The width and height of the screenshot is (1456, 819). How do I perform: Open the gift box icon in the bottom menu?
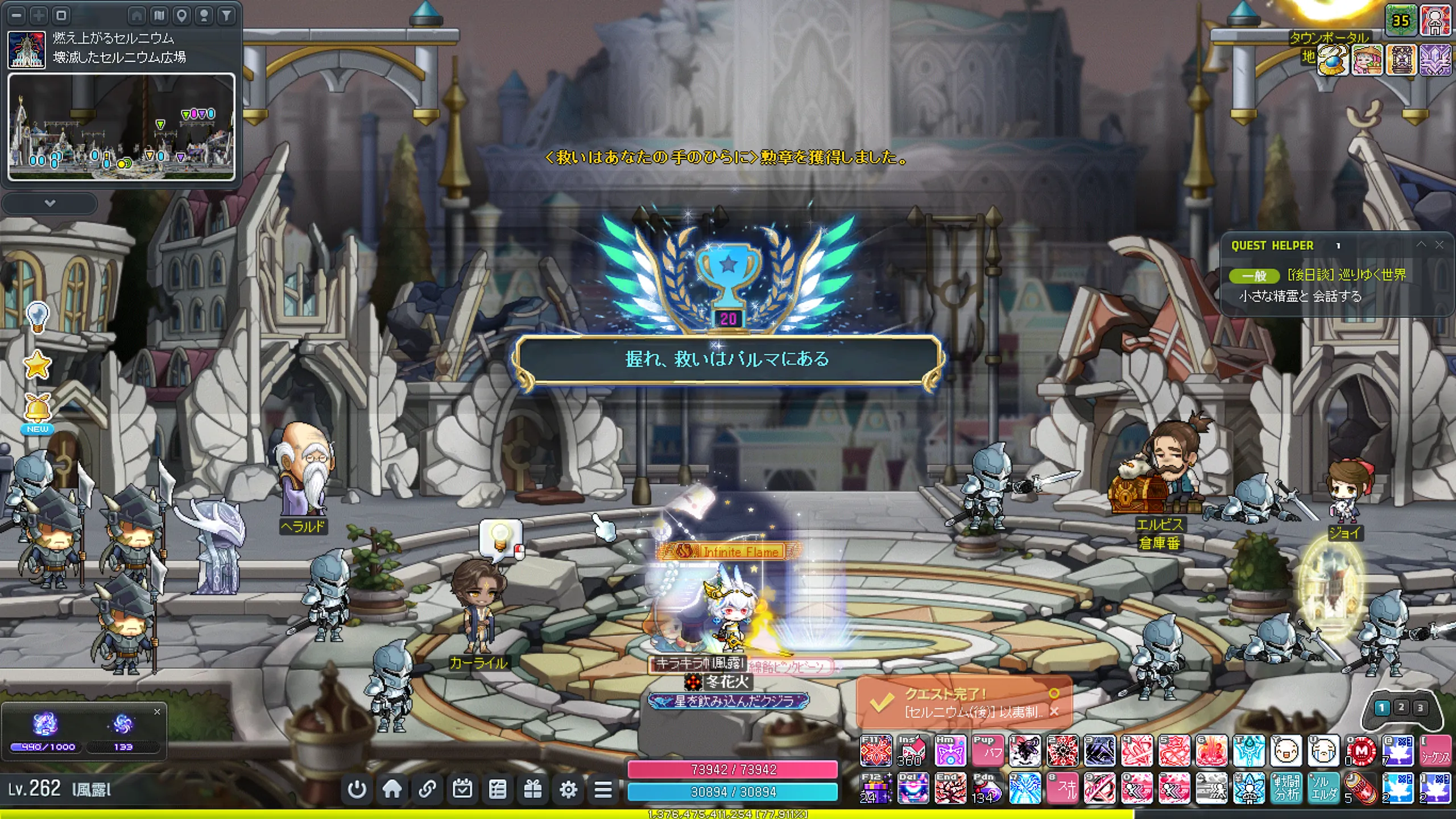click(532, 789)
